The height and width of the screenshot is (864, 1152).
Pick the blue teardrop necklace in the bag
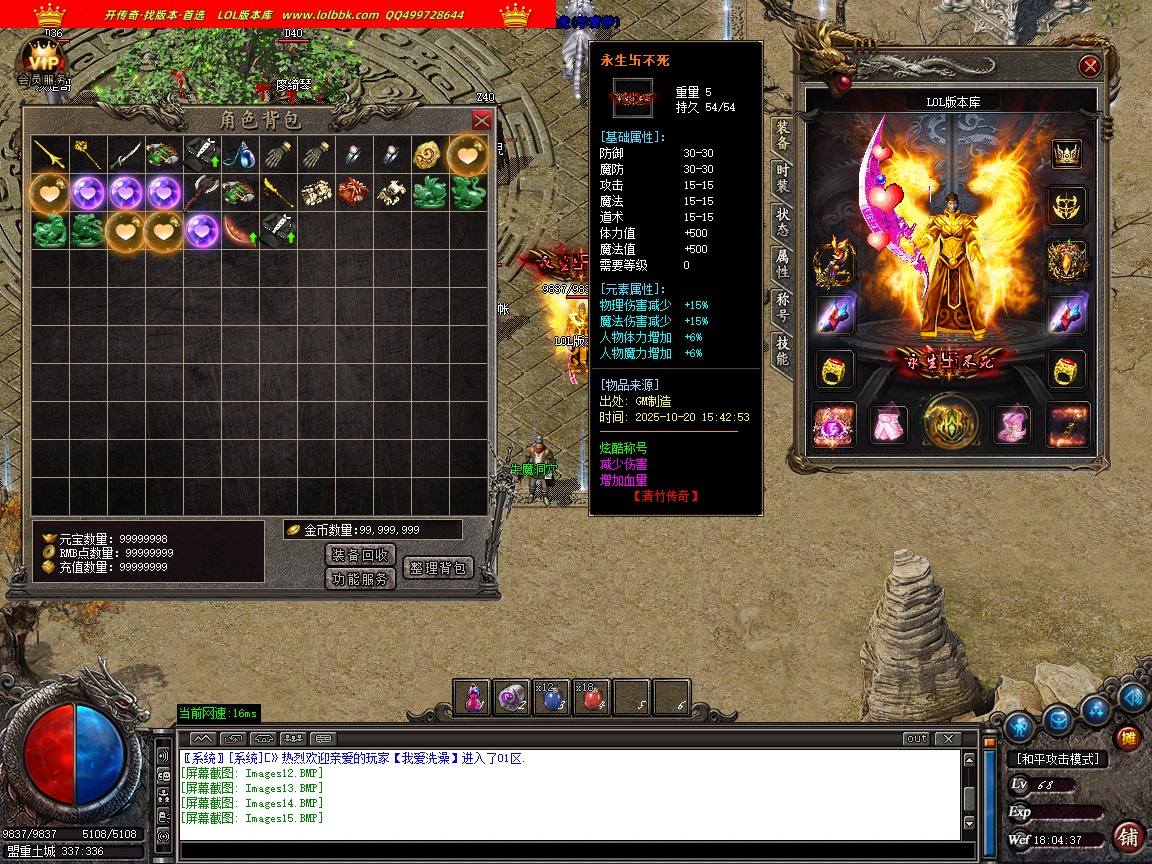240,155
